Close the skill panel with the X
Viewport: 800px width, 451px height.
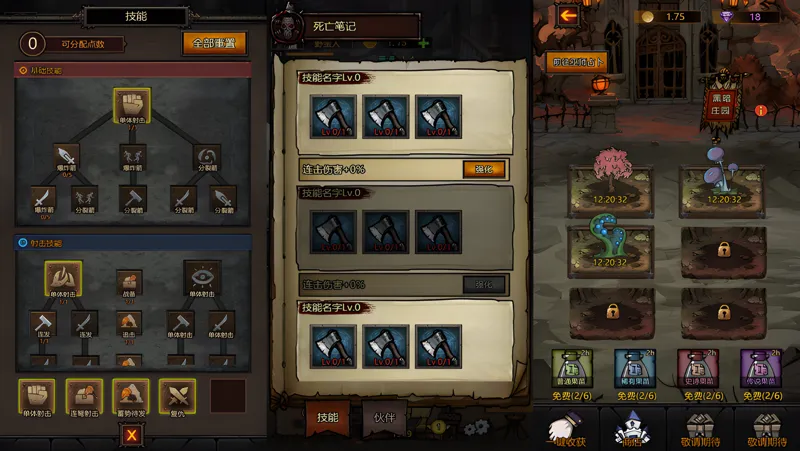131,435
